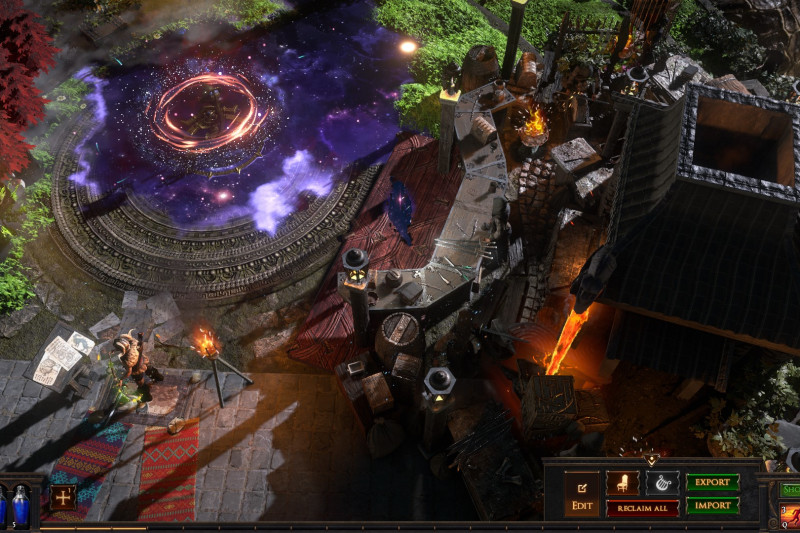Screen dimensions: 800x533
Task: Open the green Shop button
Action: click(x=790, y=490)
